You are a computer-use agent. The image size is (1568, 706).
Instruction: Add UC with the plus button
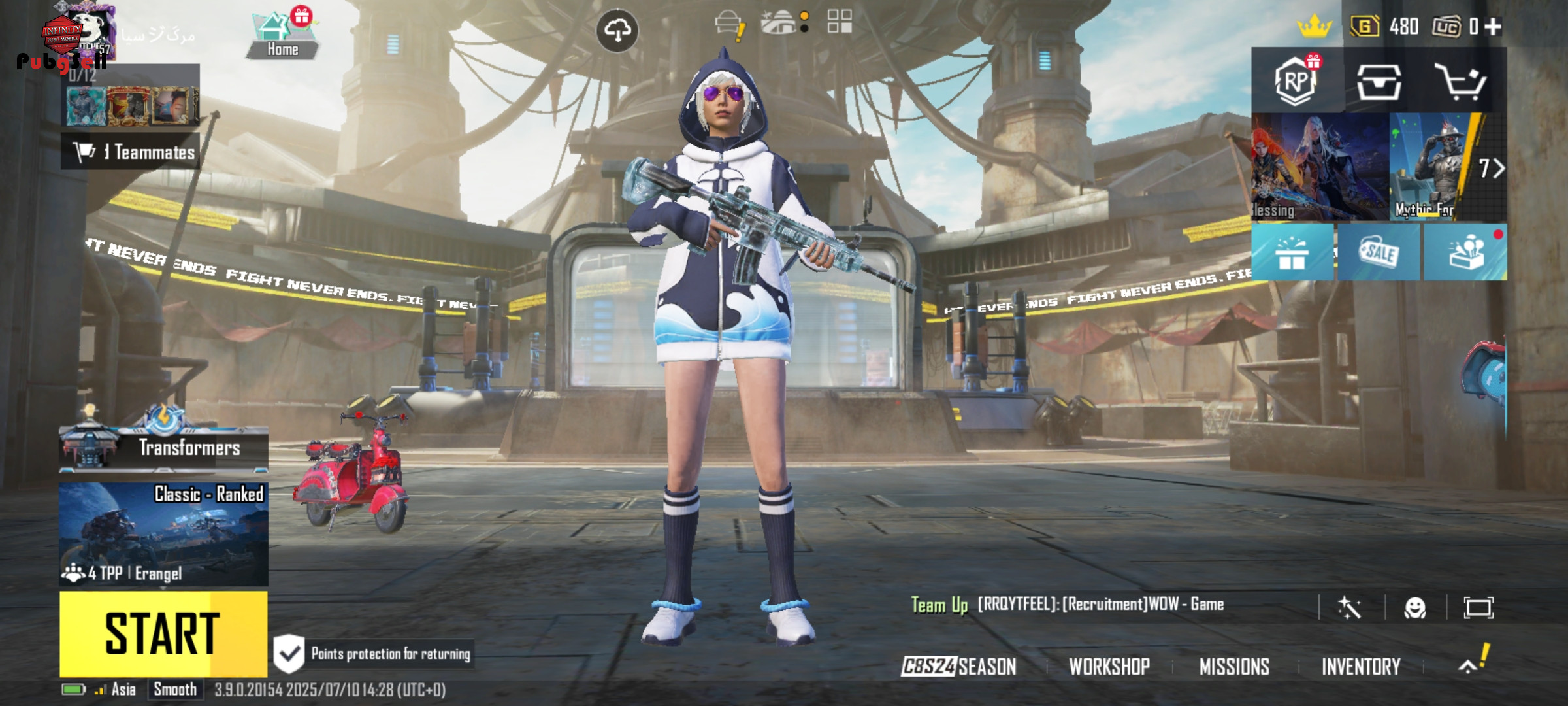click(x=1493, y=26)
